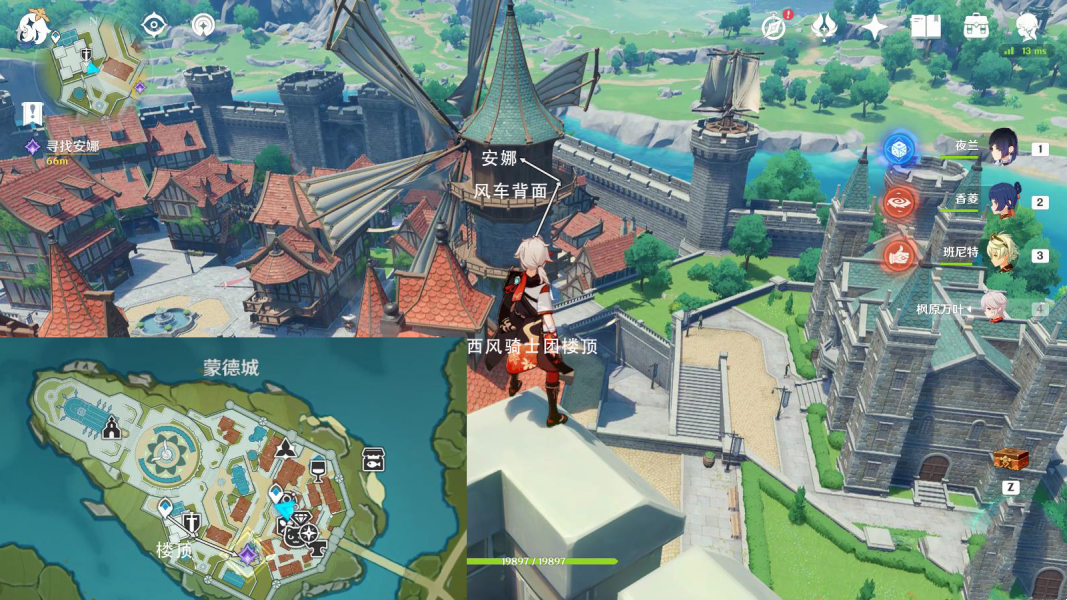Use the treasure chest gadget icon
The image size is (1067, 600).
point(1011,459)
